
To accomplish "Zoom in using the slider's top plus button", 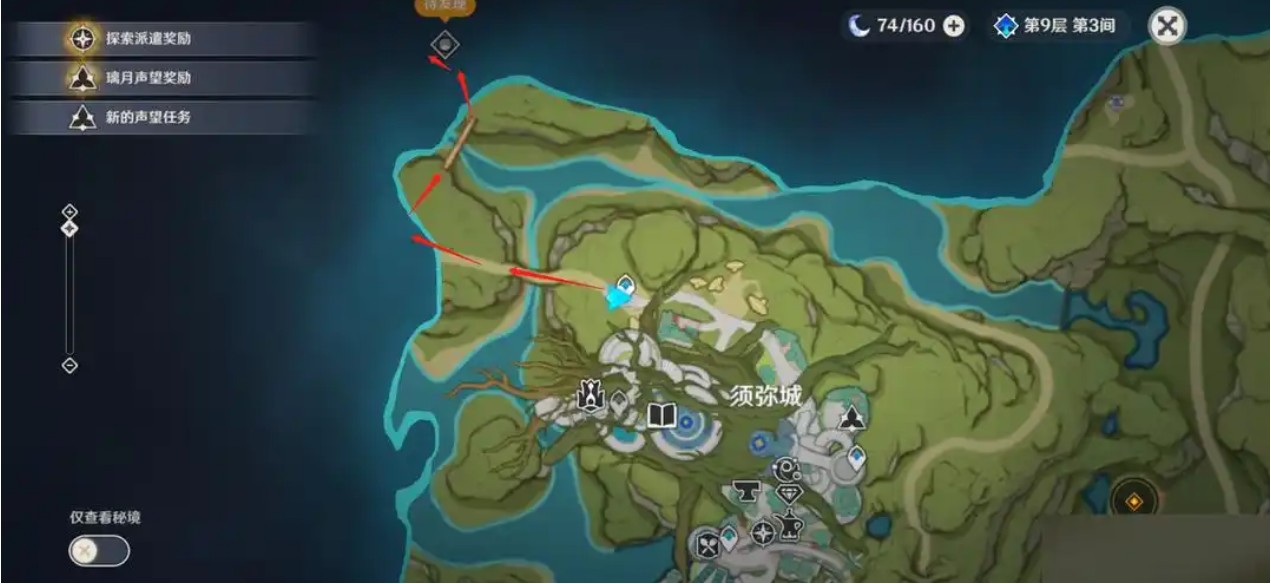I will [x=69, y=211].
